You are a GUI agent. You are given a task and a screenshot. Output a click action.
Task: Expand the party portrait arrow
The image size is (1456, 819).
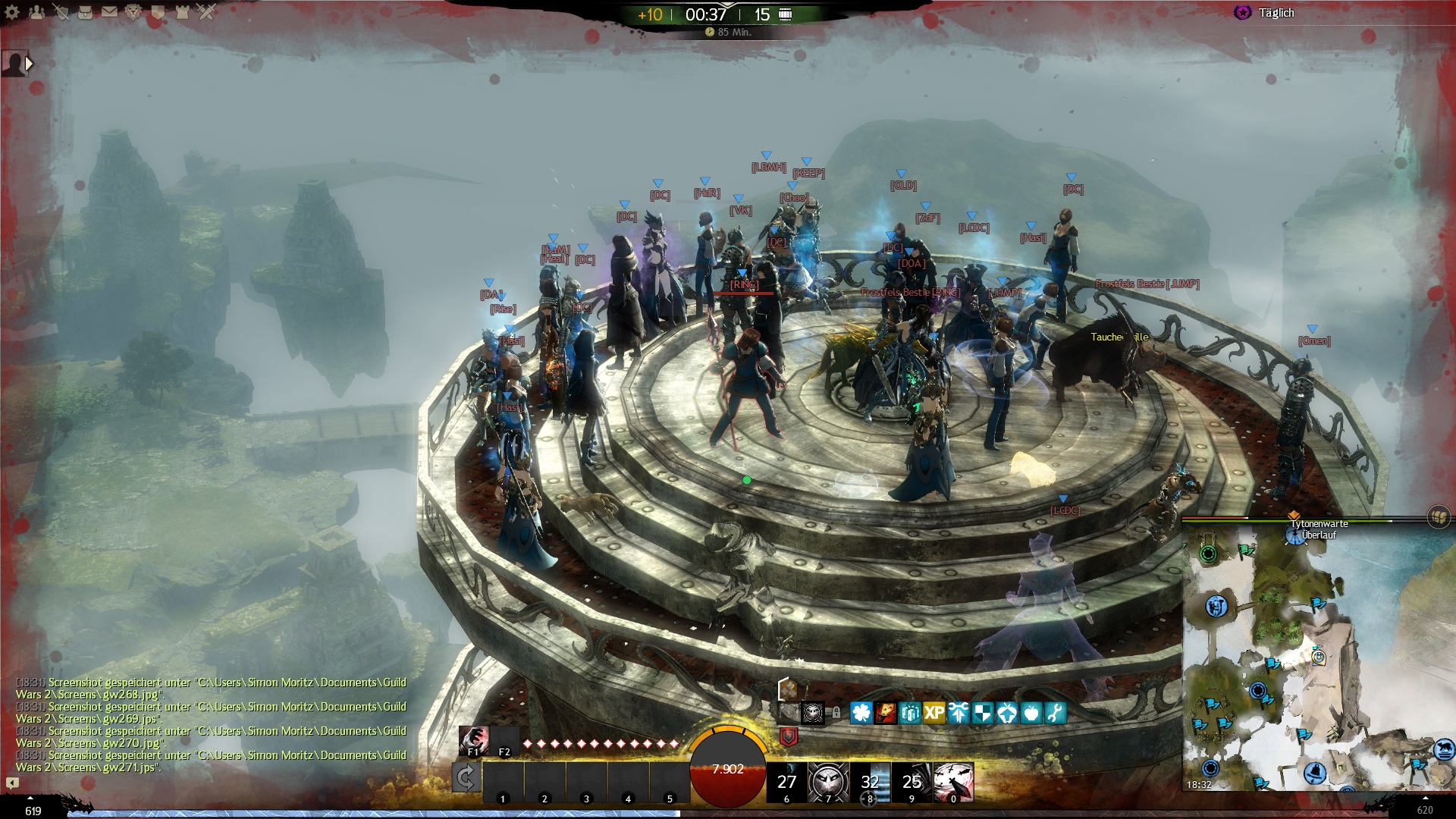pyautogui.click(x=29, y=64)
